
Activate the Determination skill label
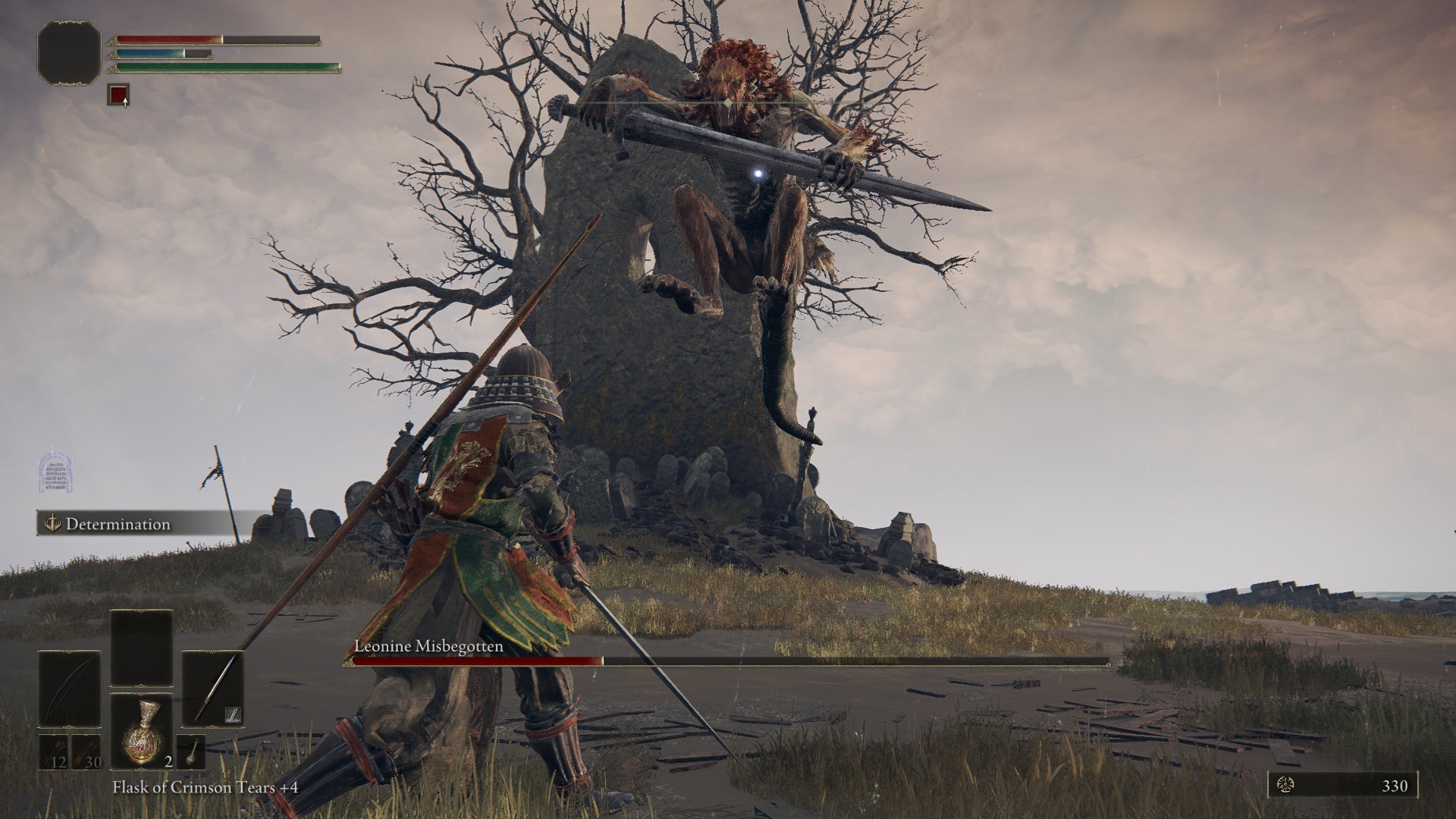click(x=118, y=524)
